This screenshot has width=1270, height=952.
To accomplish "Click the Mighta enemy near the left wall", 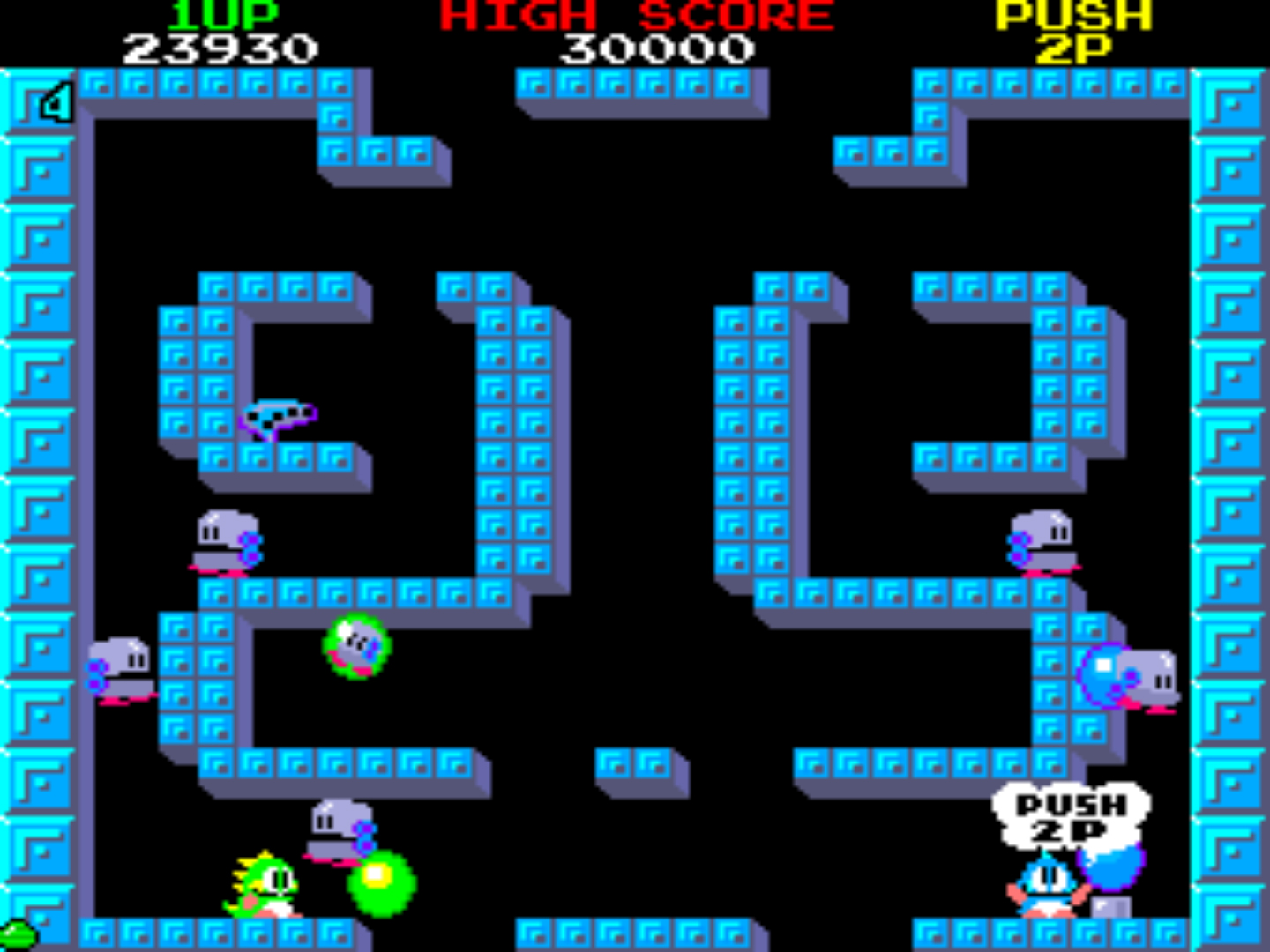I will click(123, 670).
